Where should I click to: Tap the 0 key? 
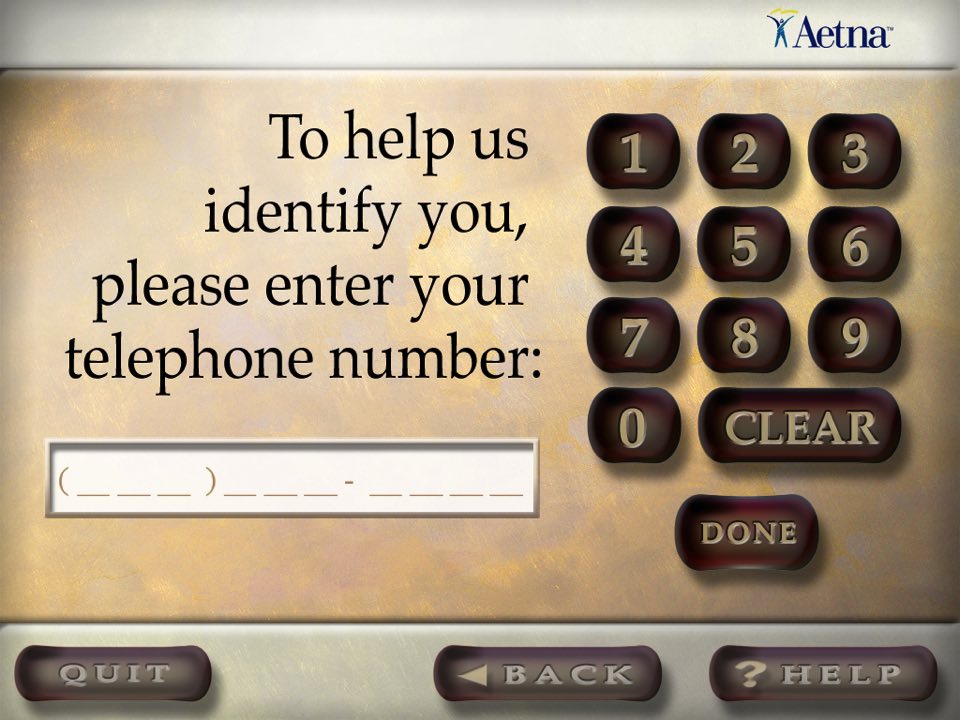point(633,426)
